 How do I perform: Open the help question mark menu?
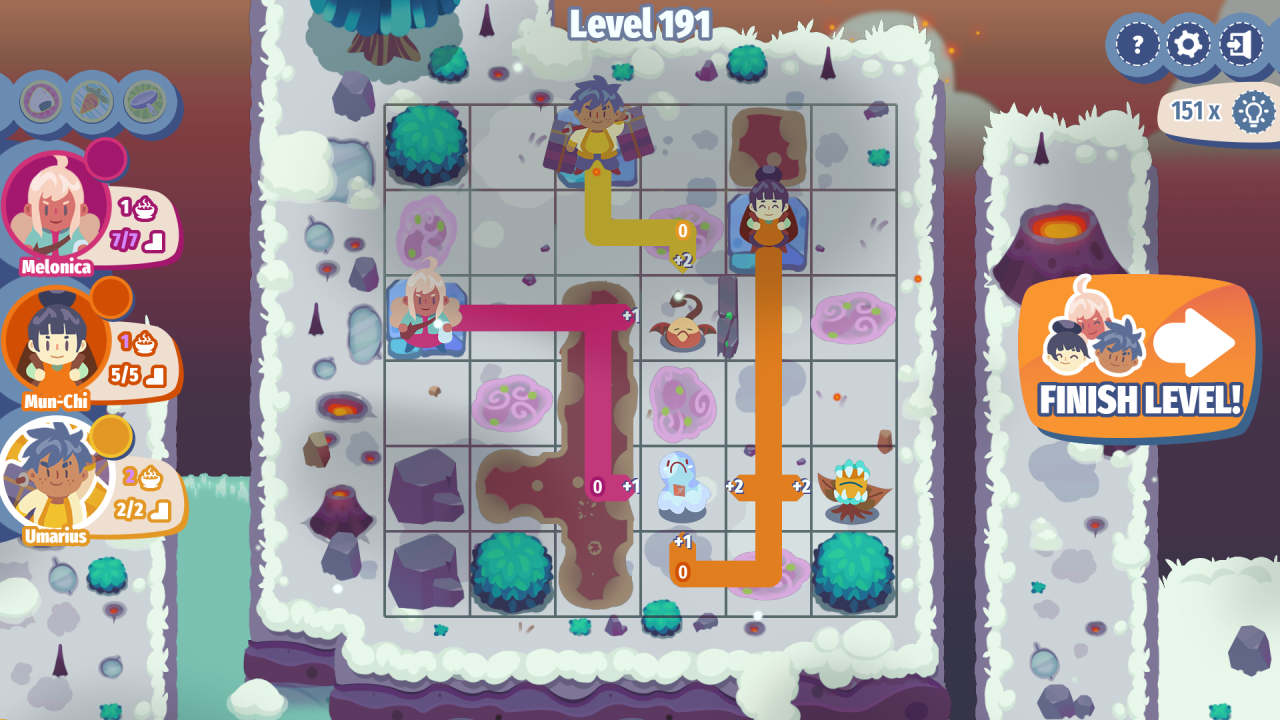click(1137, 44)
